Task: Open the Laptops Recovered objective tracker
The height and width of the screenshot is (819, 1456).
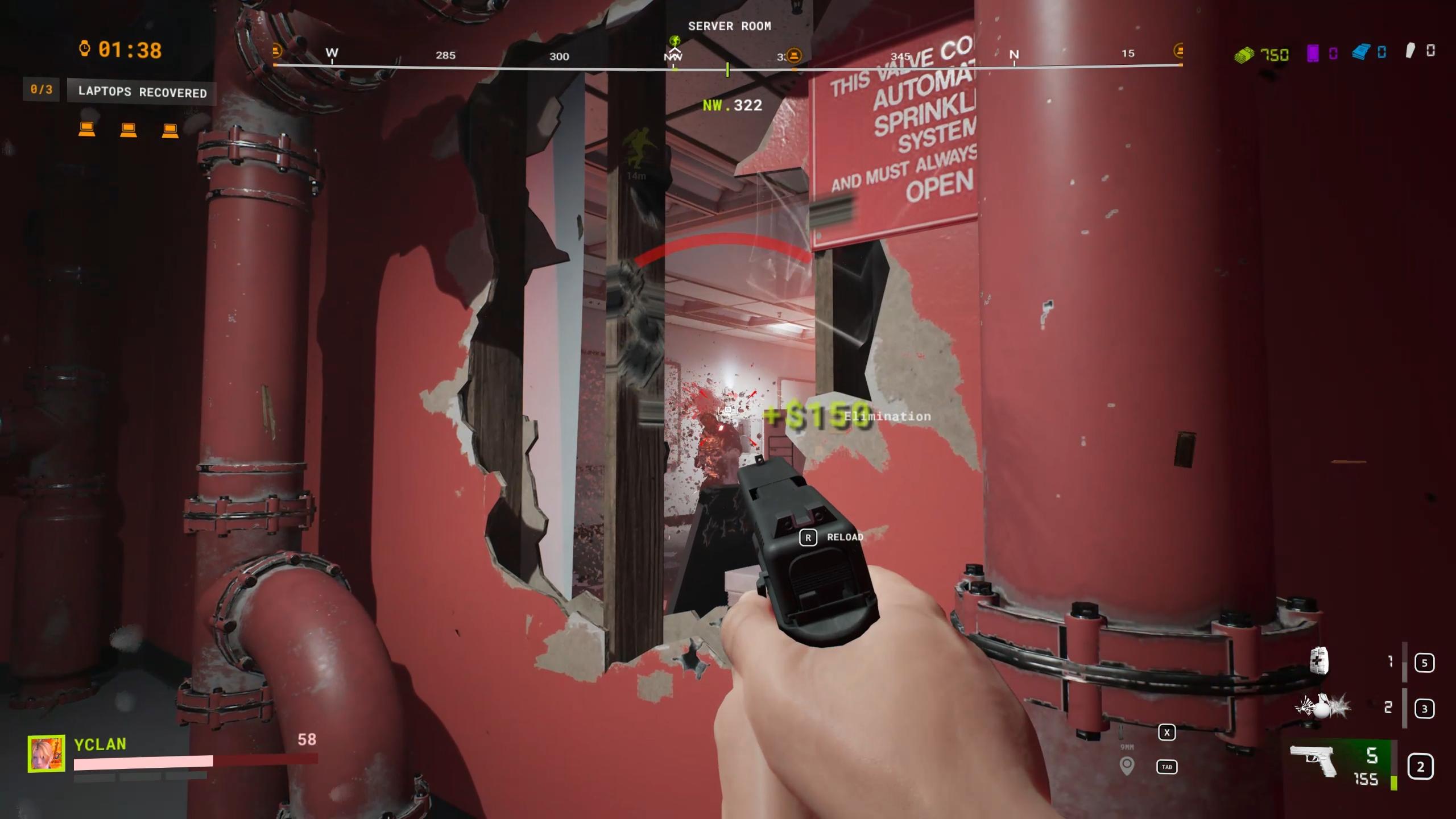Action: pos(142,92)
